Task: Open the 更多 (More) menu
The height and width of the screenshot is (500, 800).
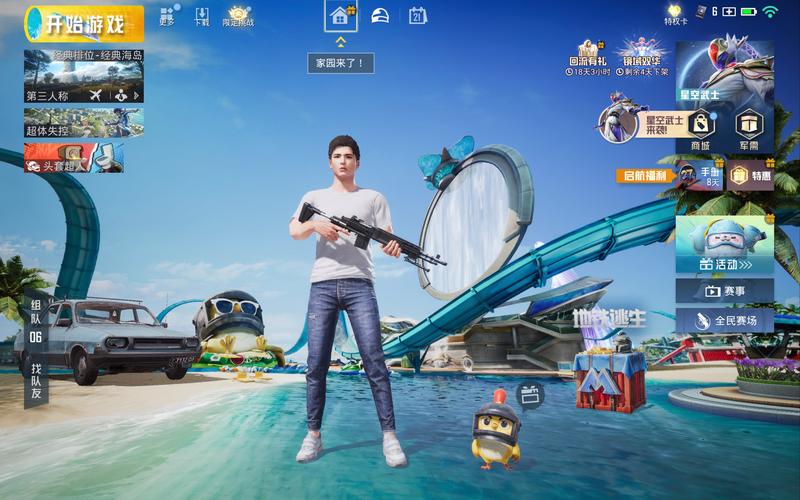Action: pos(167,17)
